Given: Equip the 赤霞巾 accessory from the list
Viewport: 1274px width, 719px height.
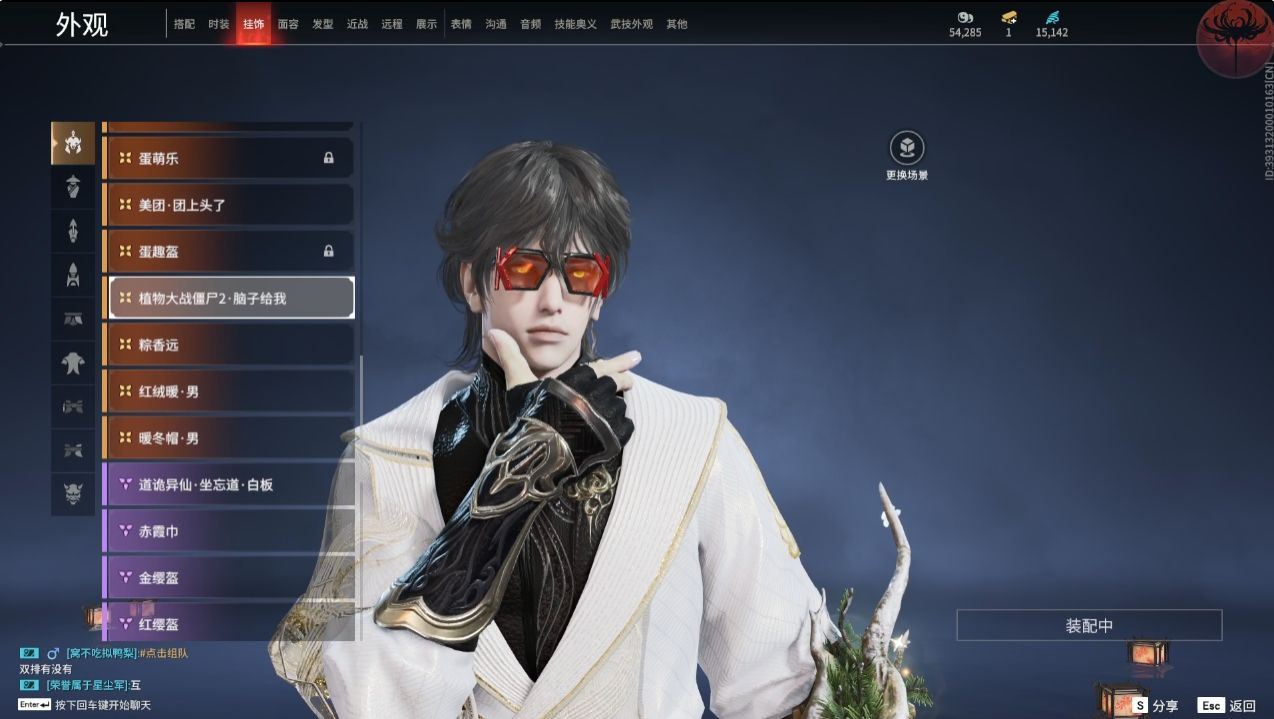Looking at the screenshot, I should point(229,531).
